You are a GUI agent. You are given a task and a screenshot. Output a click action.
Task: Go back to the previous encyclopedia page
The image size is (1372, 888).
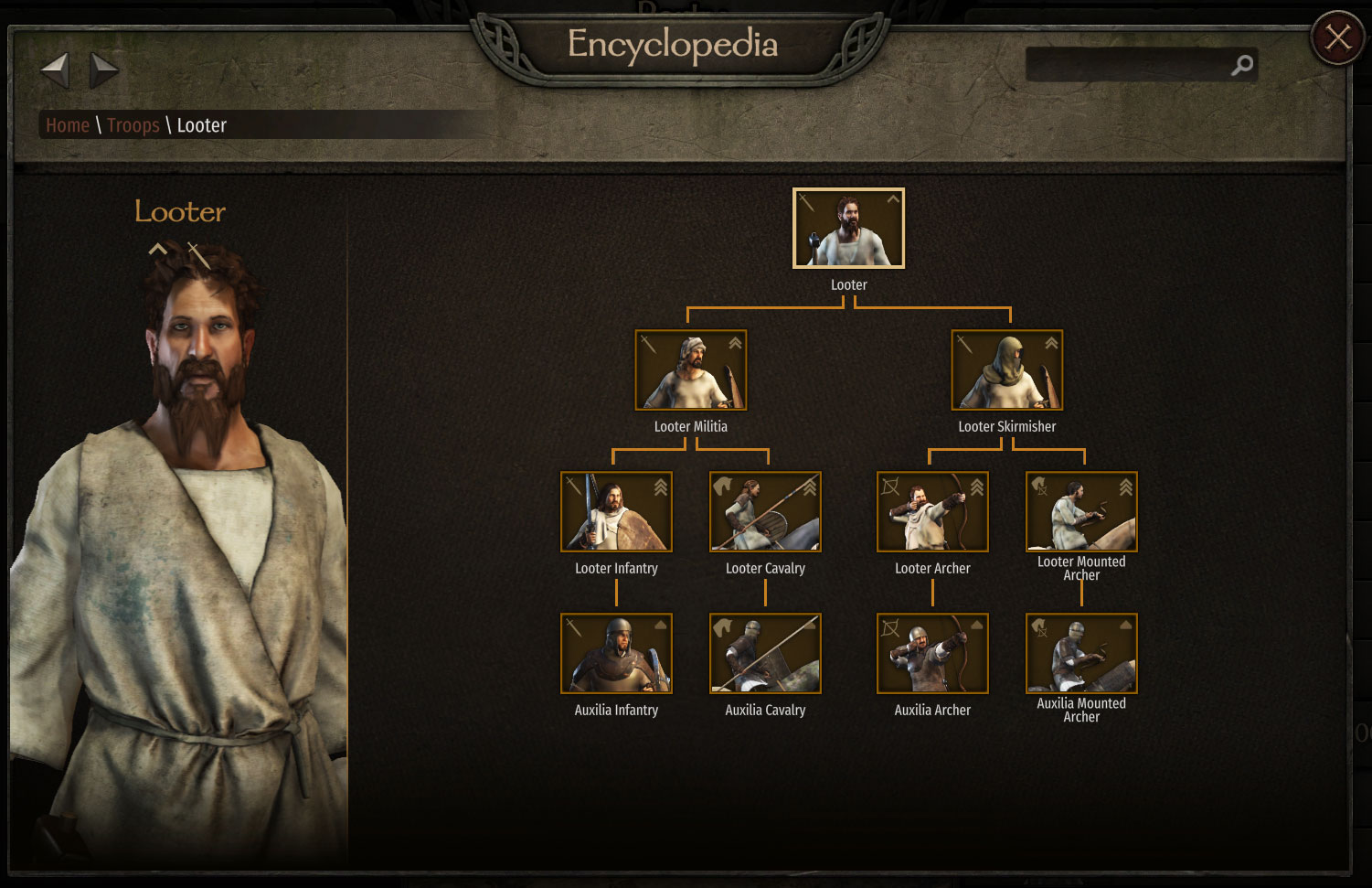(x=55, y=70)
